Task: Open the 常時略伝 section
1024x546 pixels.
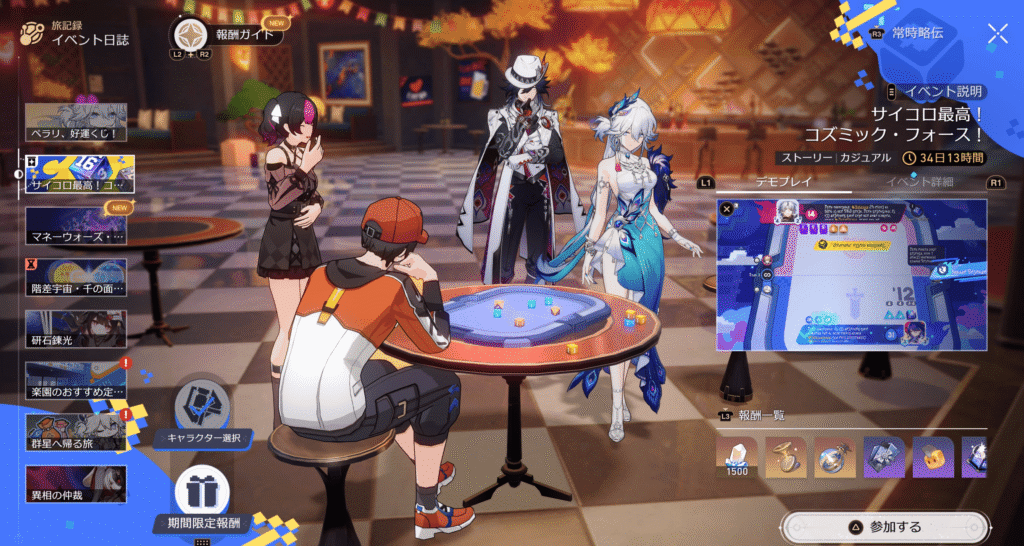Action: (921, 33)
